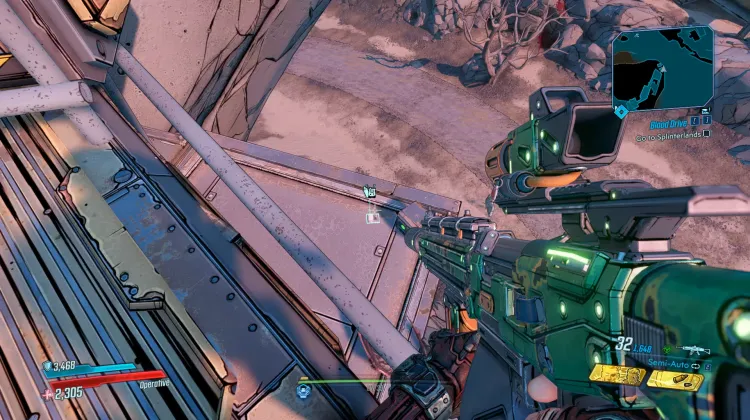750x420 pixels.
Task: Tick the Go to Splinterlands objective checkbox
Action: [707, 132]
